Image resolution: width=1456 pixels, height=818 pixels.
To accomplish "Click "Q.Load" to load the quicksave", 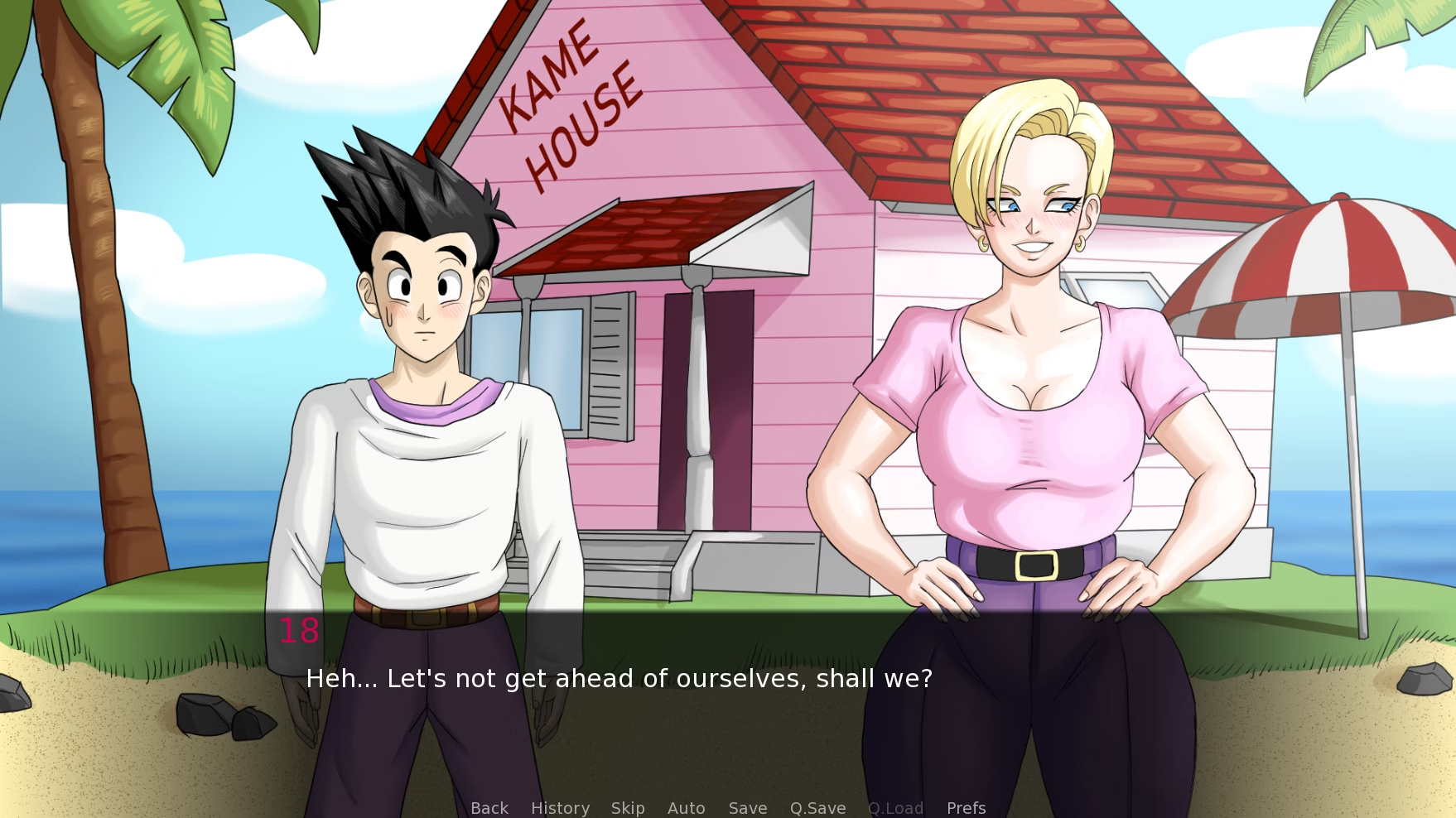I will coord(895,808).
